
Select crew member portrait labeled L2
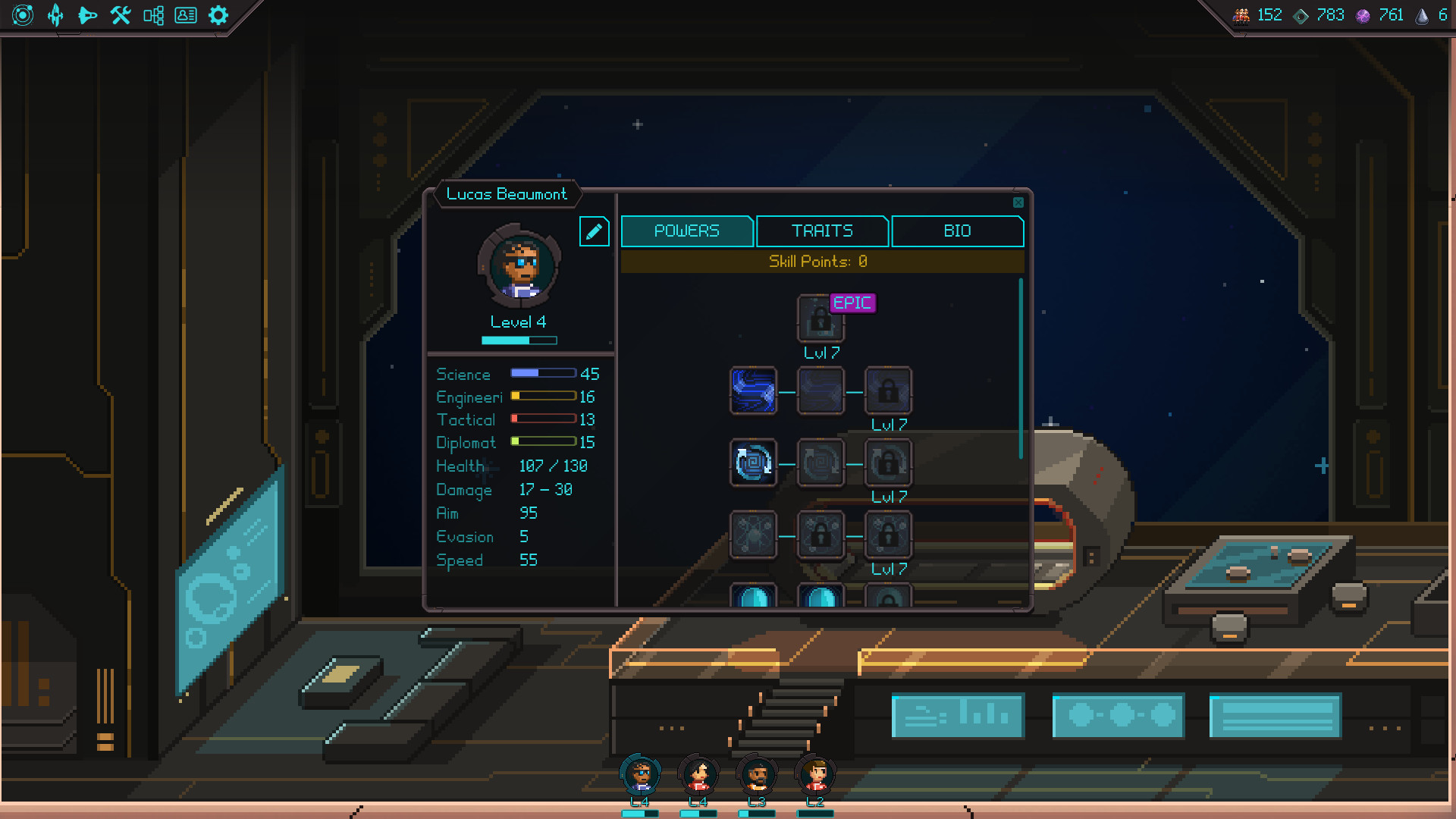[814, 775]
